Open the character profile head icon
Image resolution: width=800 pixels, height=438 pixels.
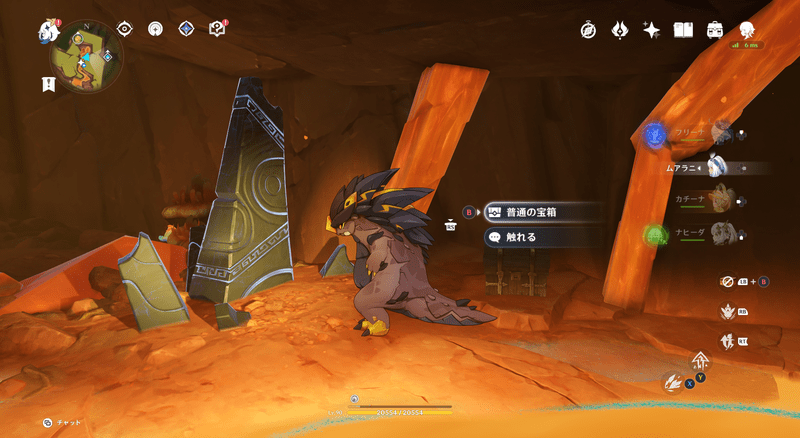pos(746,30)
